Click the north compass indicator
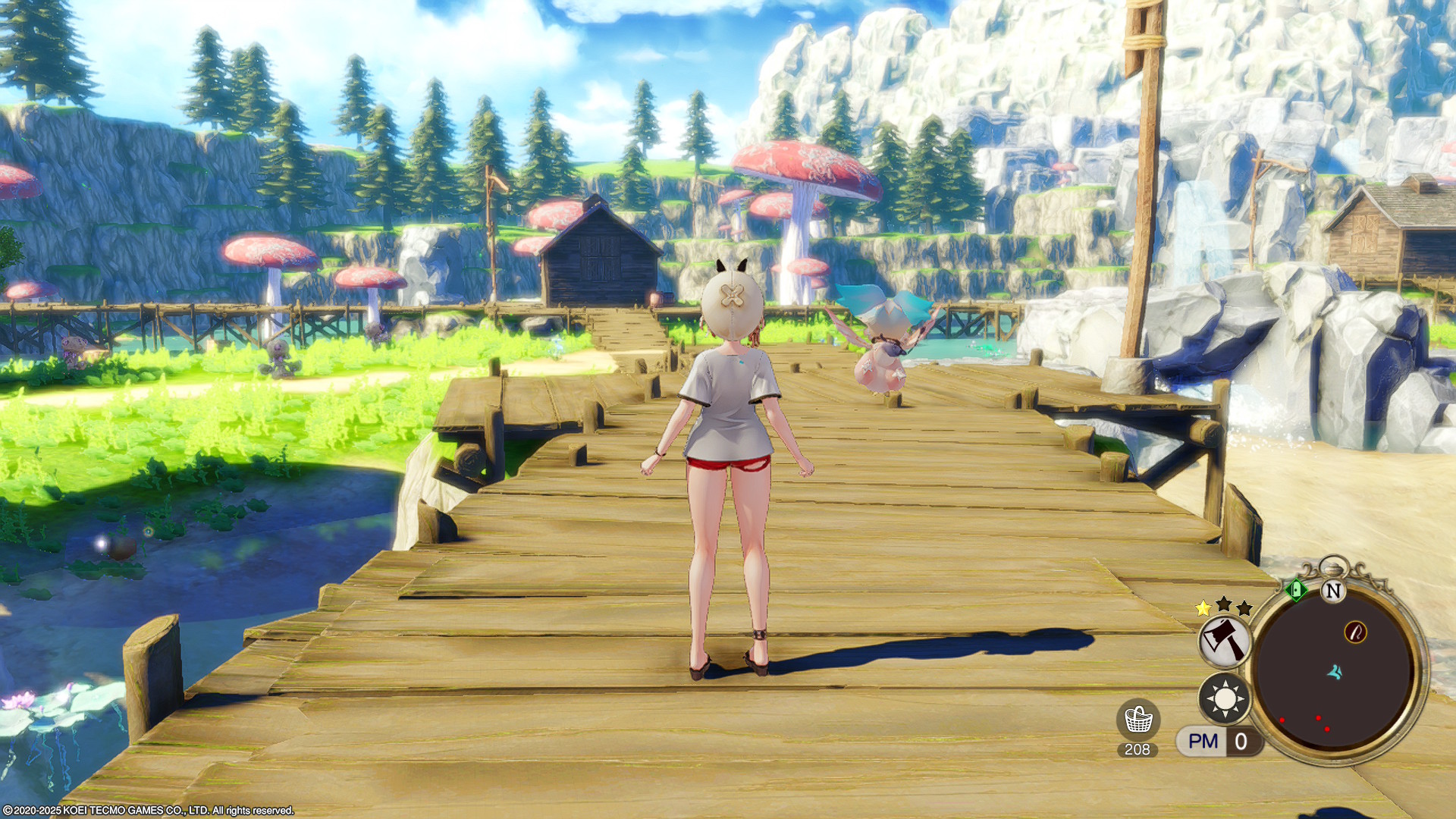Viewport: 1456px width, 819px height. (x=1332, y=591)
